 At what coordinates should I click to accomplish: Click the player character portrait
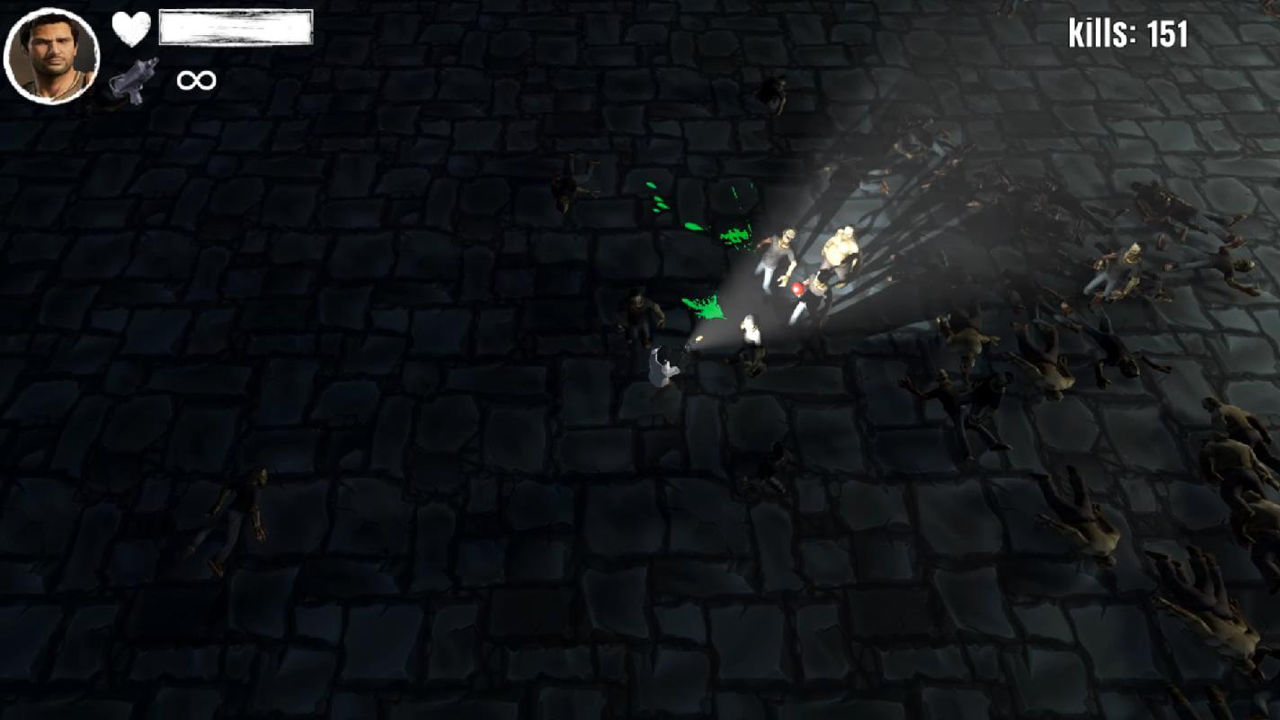click(52, 56)
